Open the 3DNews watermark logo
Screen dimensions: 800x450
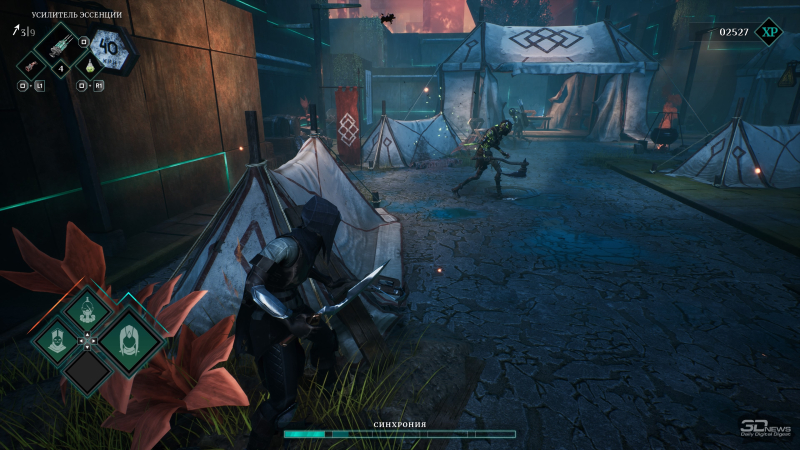[x=765, y=427]
